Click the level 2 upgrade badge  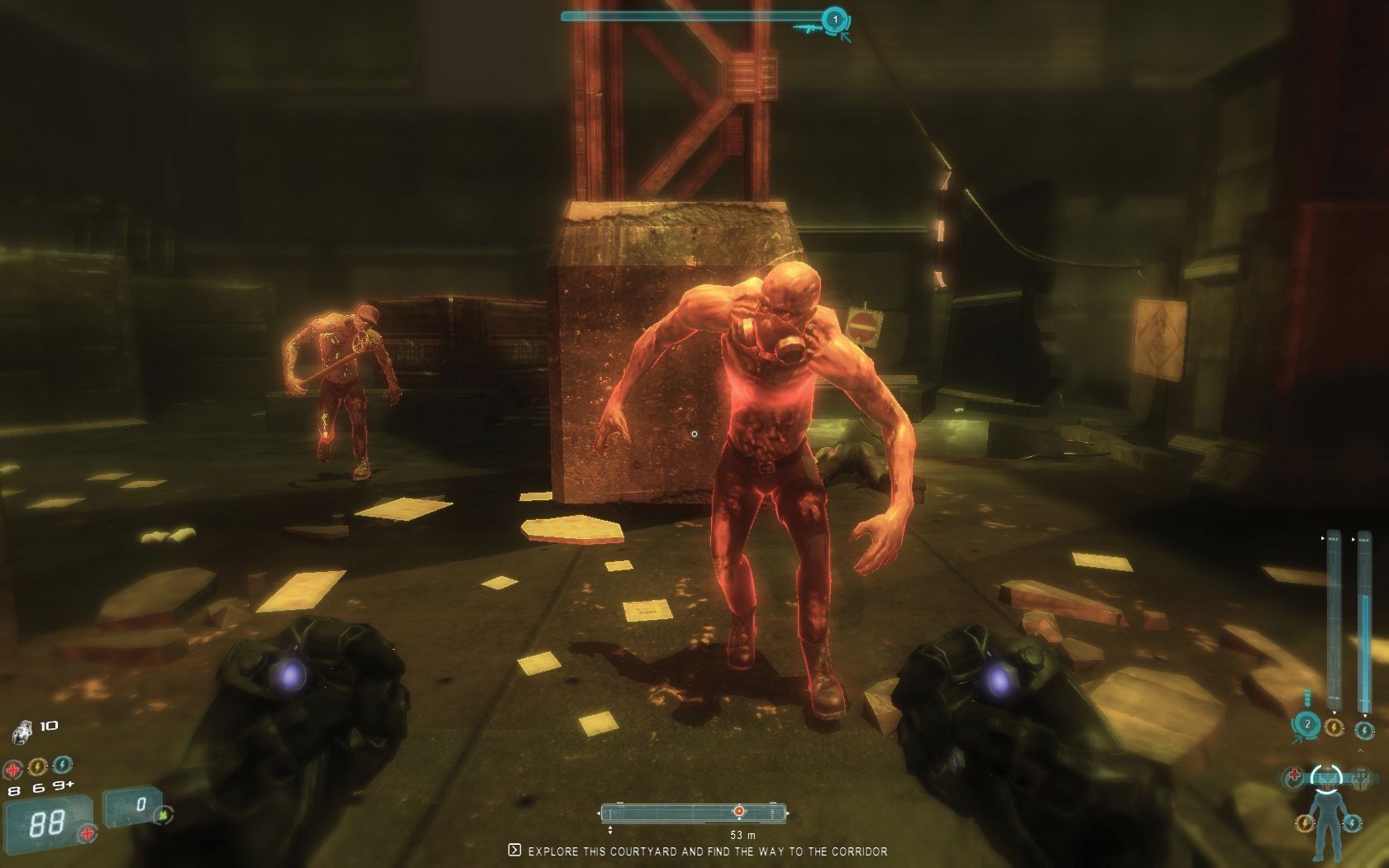pos(1307,725)
